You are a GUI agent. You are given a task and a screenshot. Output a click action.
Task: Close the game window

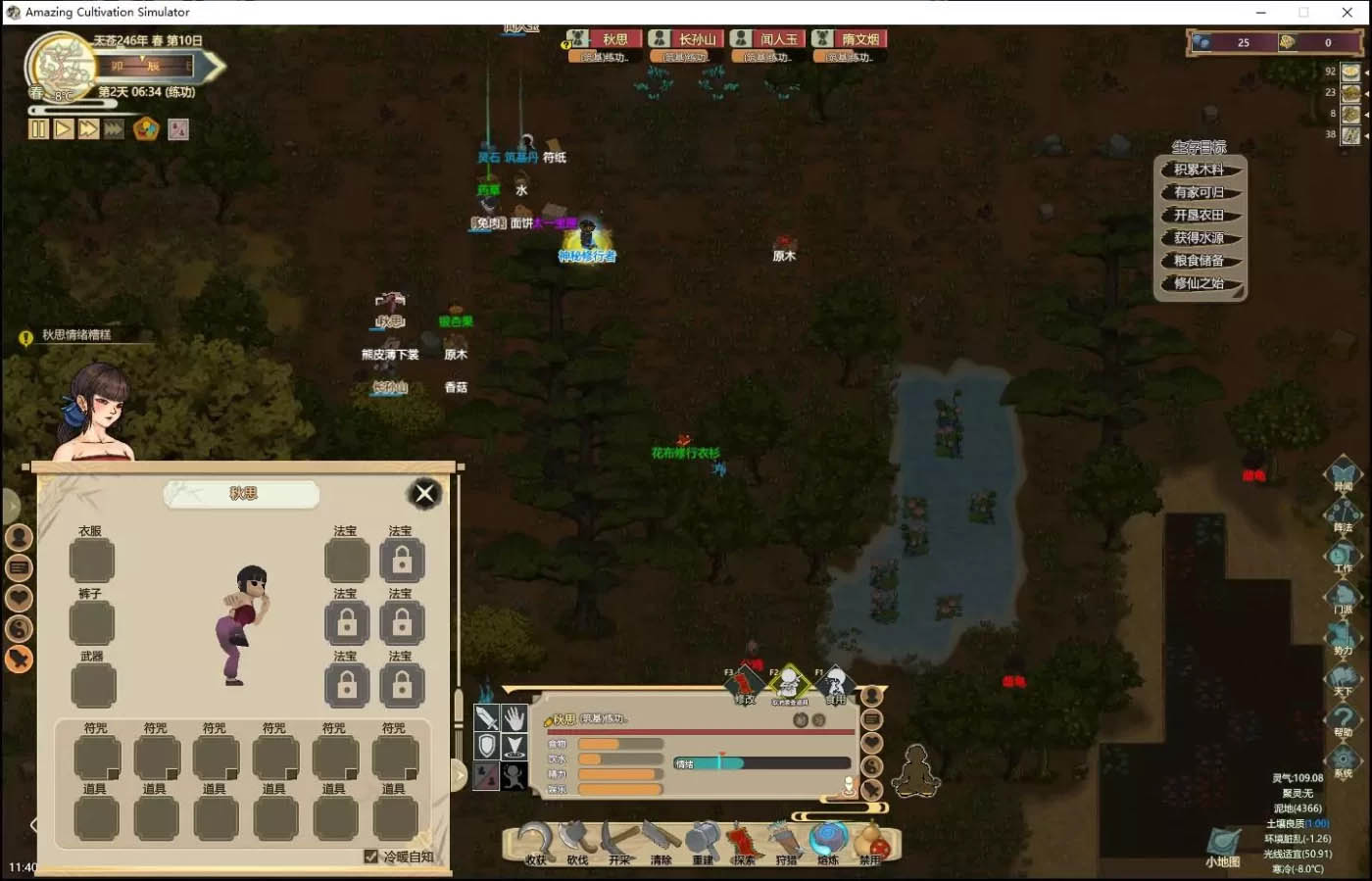pyautogui.click(x=1347, y=12)
